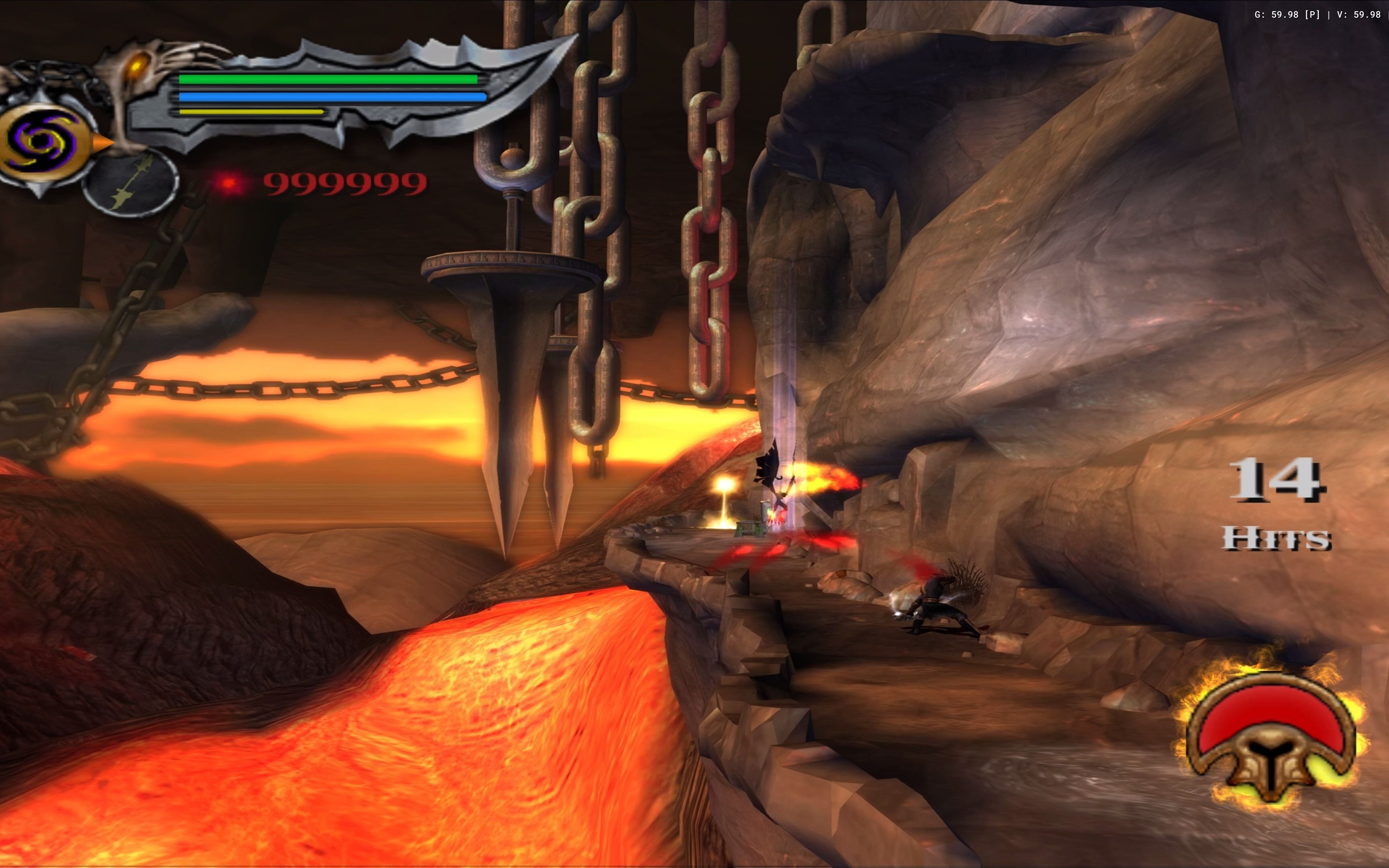This screenshot has height=868, width=1389.
Task: Click the 999999 red orb counter
Action: tap(344, 184)
